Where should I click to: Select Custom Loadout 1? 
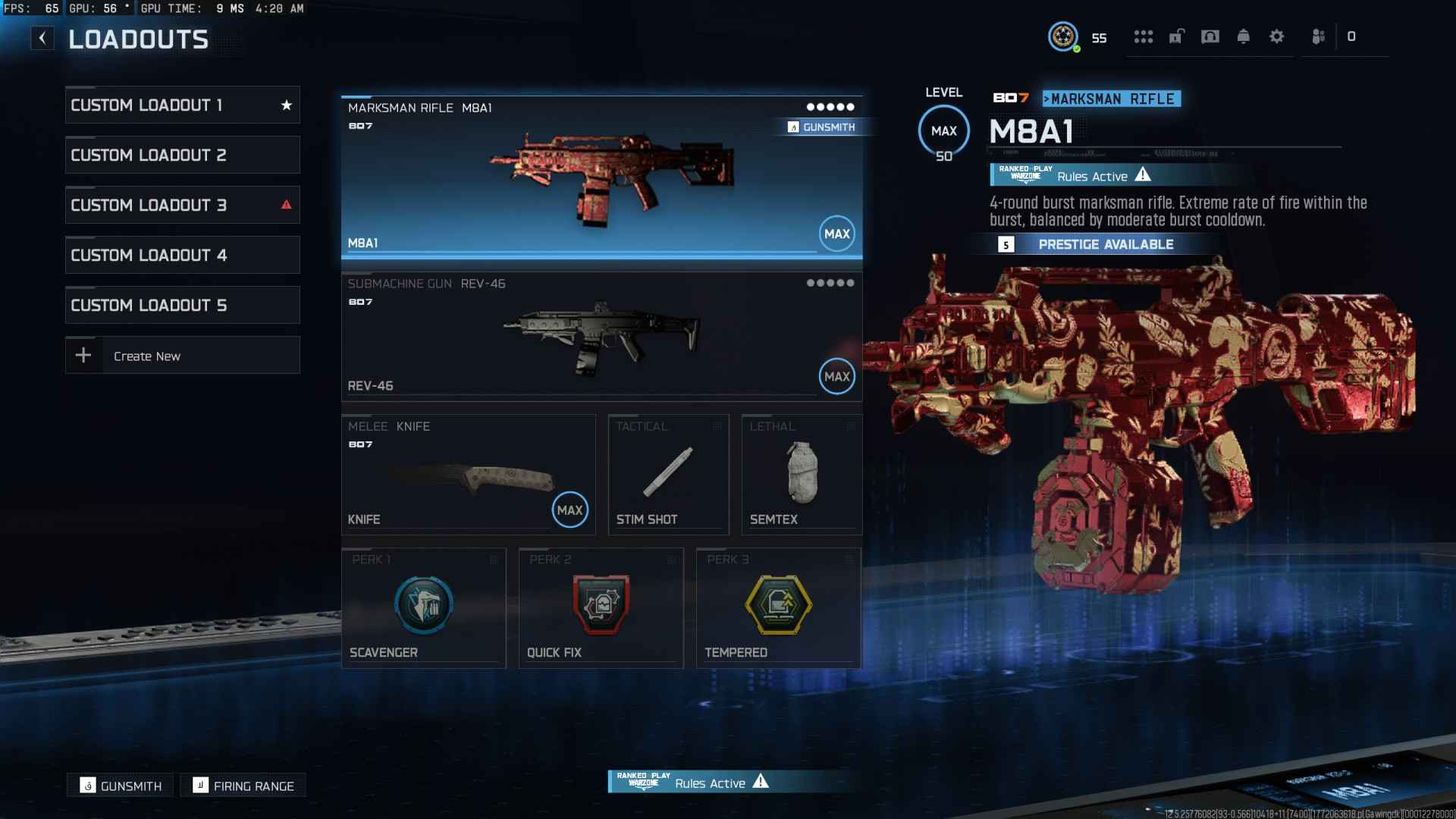click(182, 105)
